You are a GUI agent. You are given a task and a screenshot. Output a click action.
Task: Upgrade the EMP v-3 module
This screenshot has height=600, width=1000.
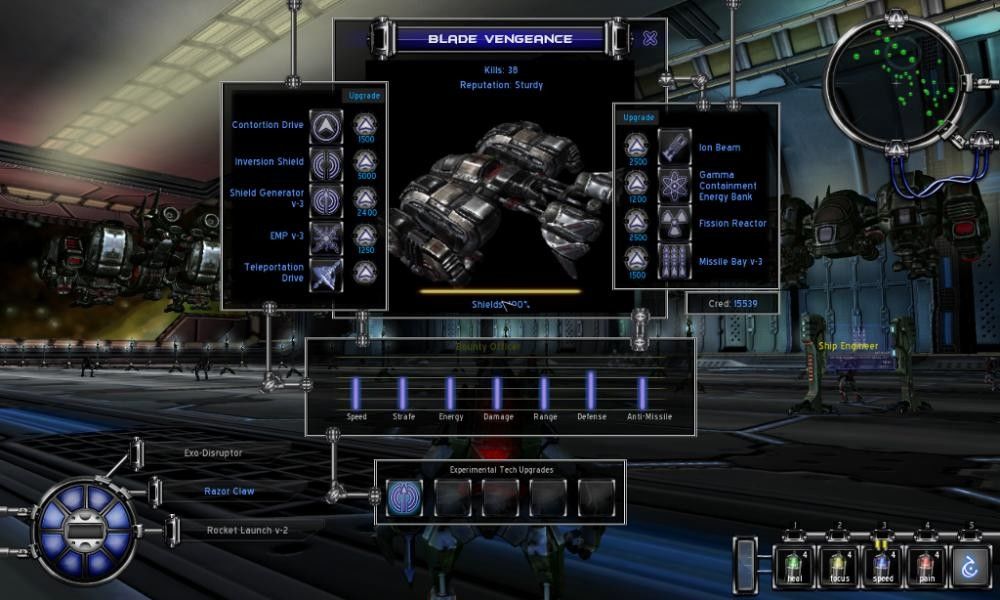click(x=364, y=235)
